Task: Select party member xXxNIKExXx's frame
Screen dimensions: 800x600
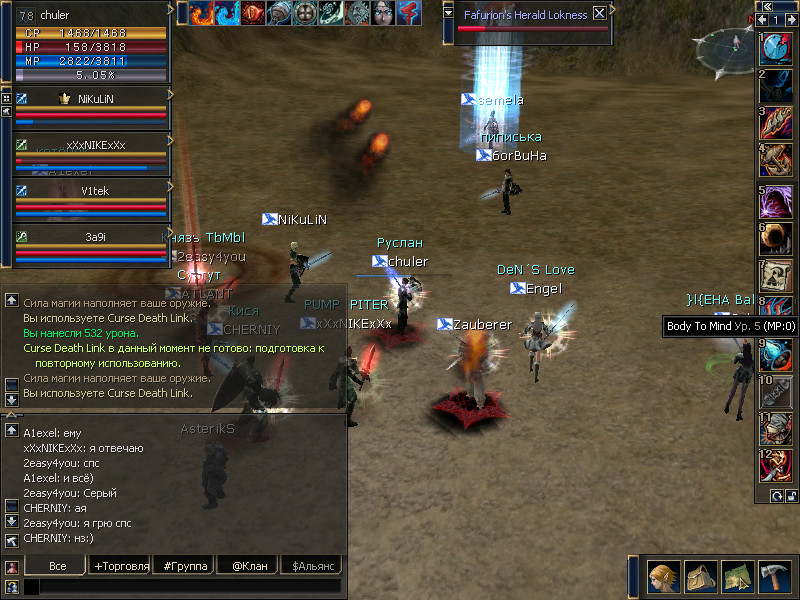Action: [92, 153]
